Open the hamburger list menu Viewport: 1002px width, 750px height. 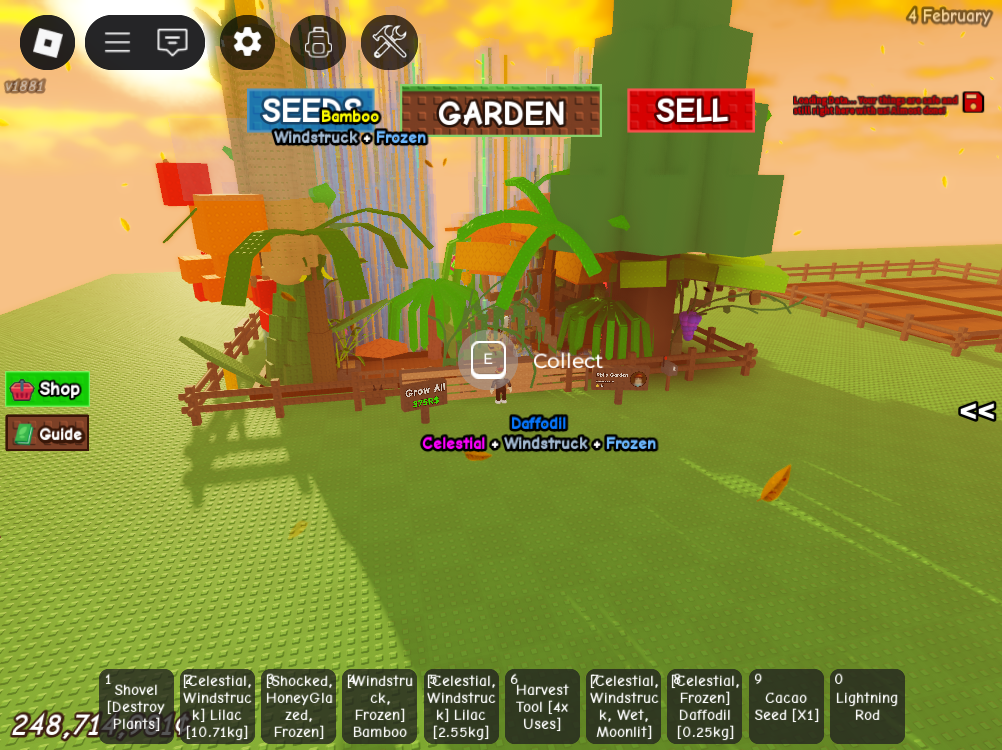118,42
